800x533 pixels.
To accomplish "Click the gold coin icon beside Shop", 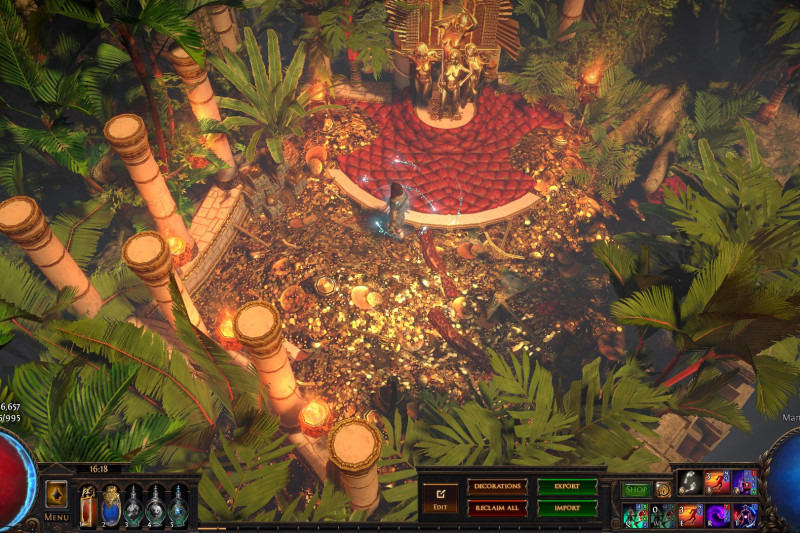I will click(x=663, y=490).
